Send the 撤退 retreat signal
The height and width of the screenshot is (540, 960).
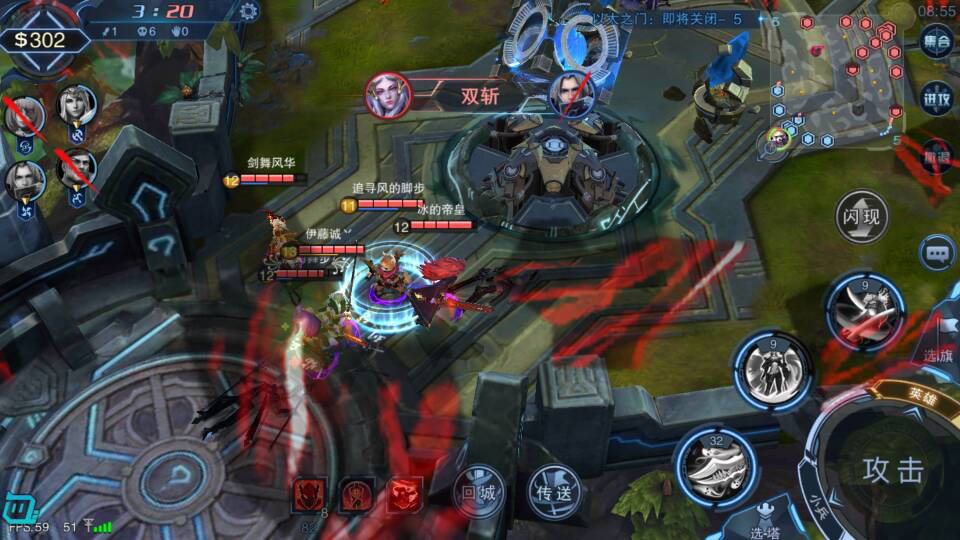click(x=937, y=155)
